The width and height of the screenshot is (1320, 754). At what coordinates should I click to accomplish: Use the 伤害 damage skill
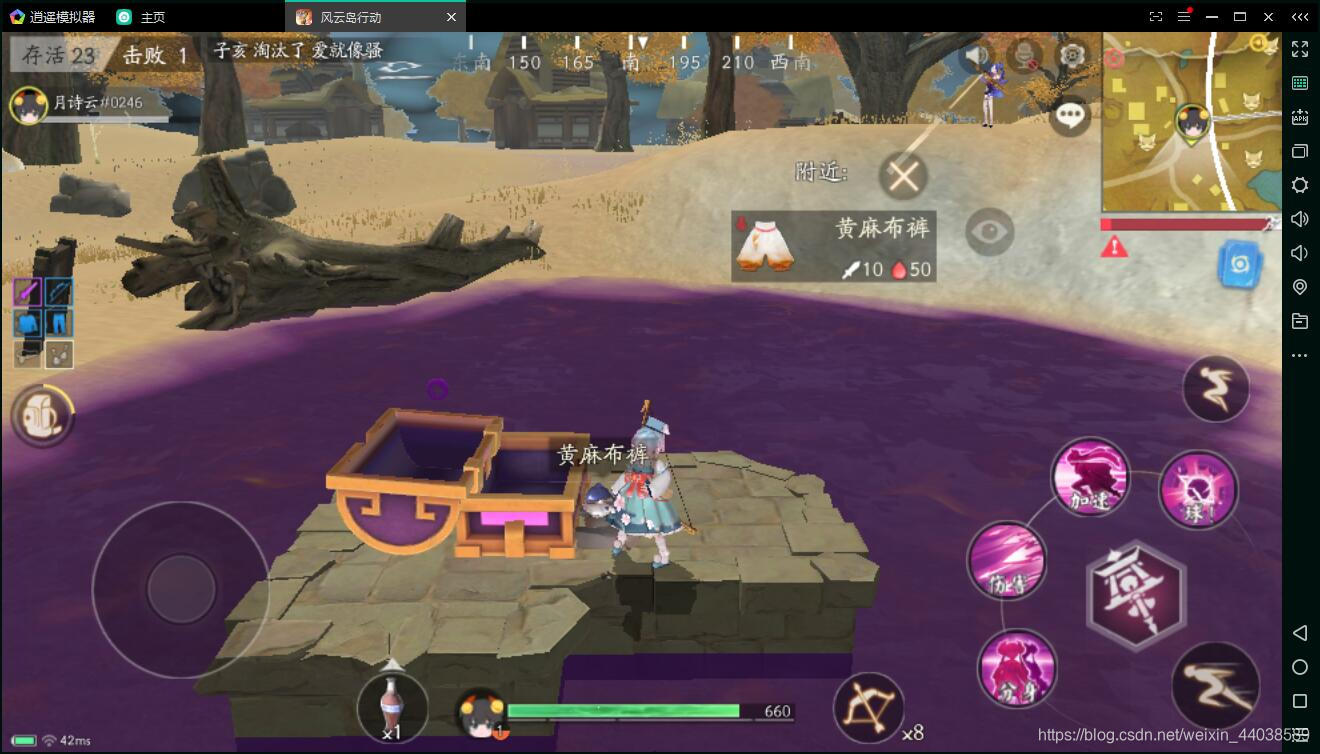coord(1006,561)
